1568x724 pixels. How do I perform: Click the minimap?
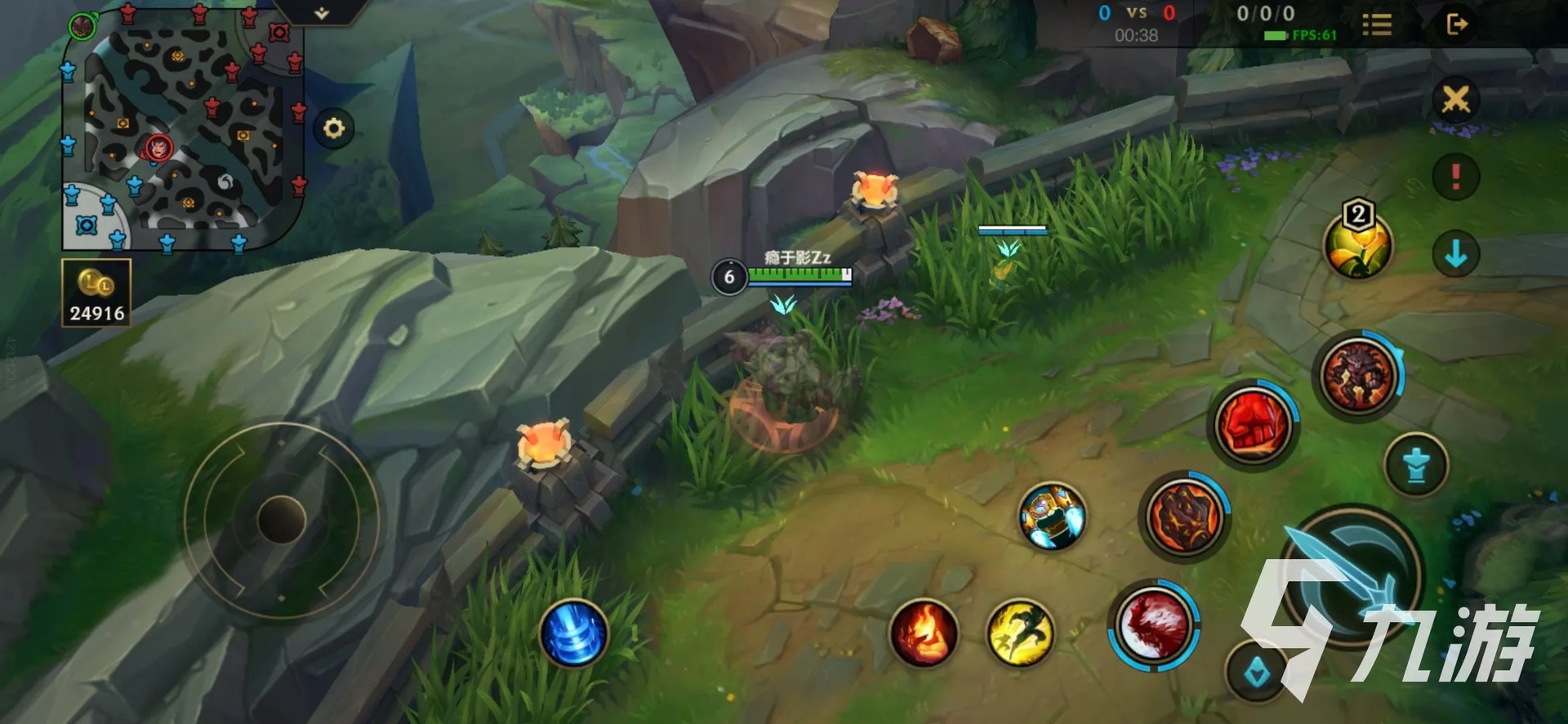[184, 131]
